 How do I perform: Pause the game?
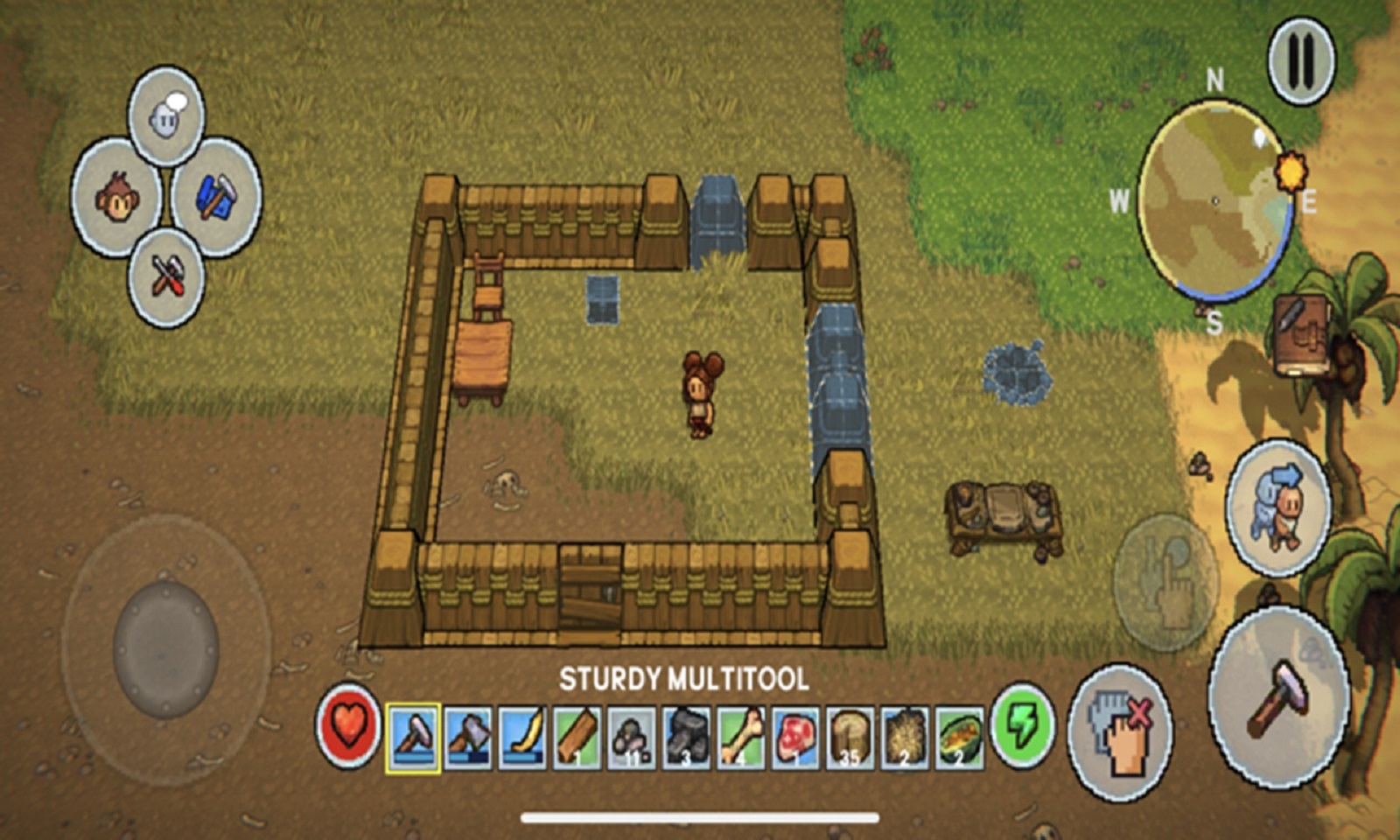pyautogui.click(x=1301, y=60)
